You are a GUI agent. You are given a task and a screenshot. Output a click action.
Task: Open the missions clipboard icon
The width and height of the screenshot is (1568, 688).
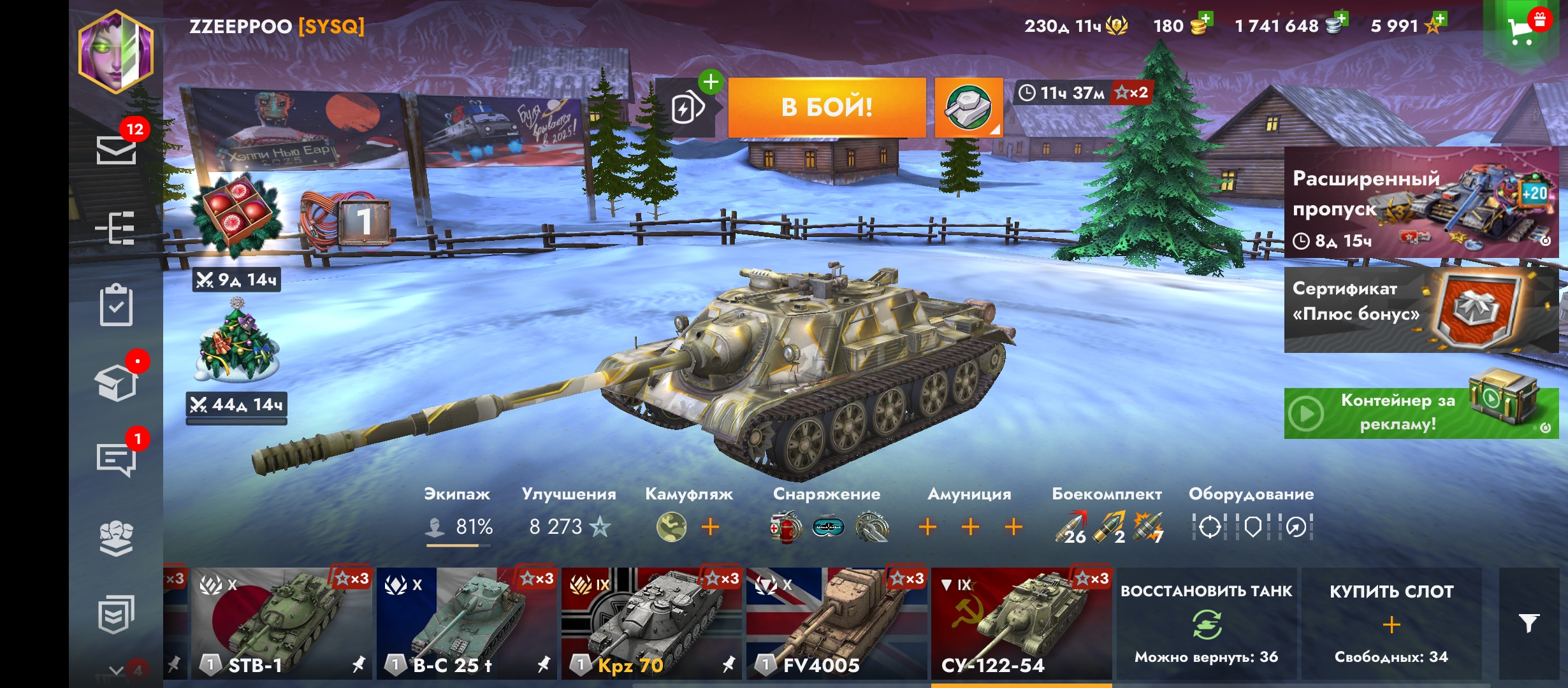coord(116,306)
